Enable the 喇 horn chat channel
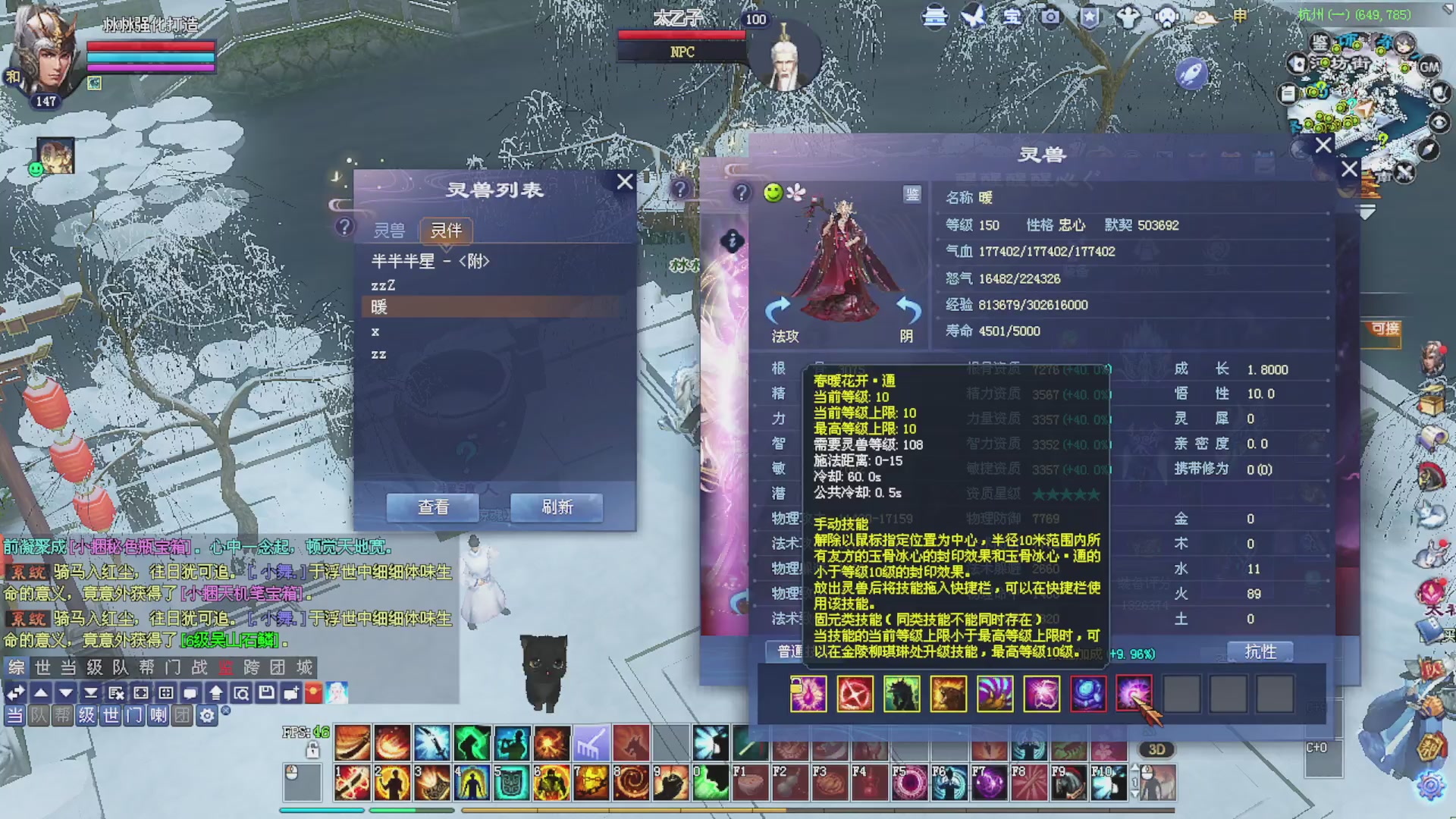The image size is (1456, 819). click(159, 715)
